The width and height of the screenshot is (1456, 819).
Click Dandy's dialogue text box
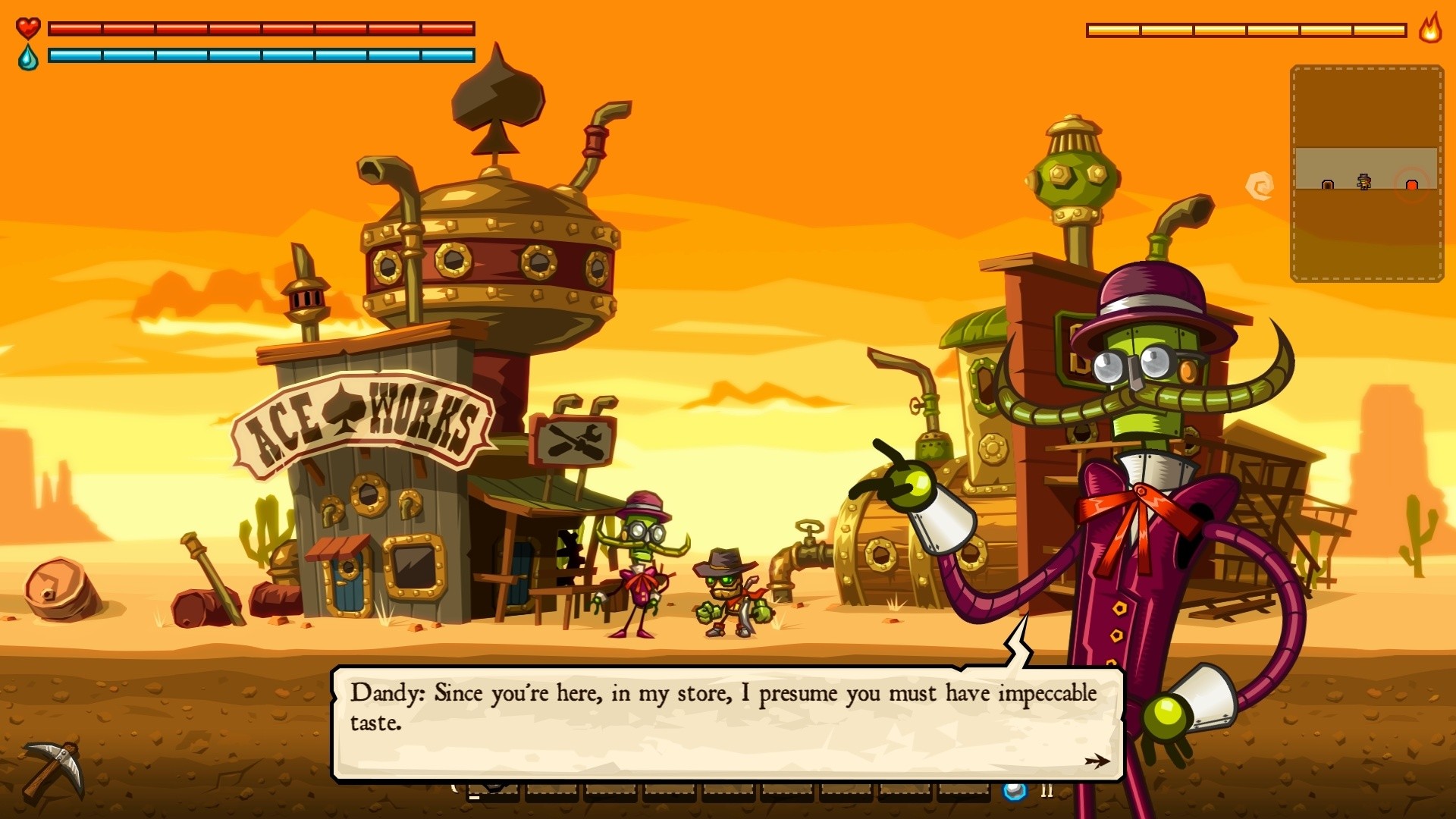pos(720,709)
